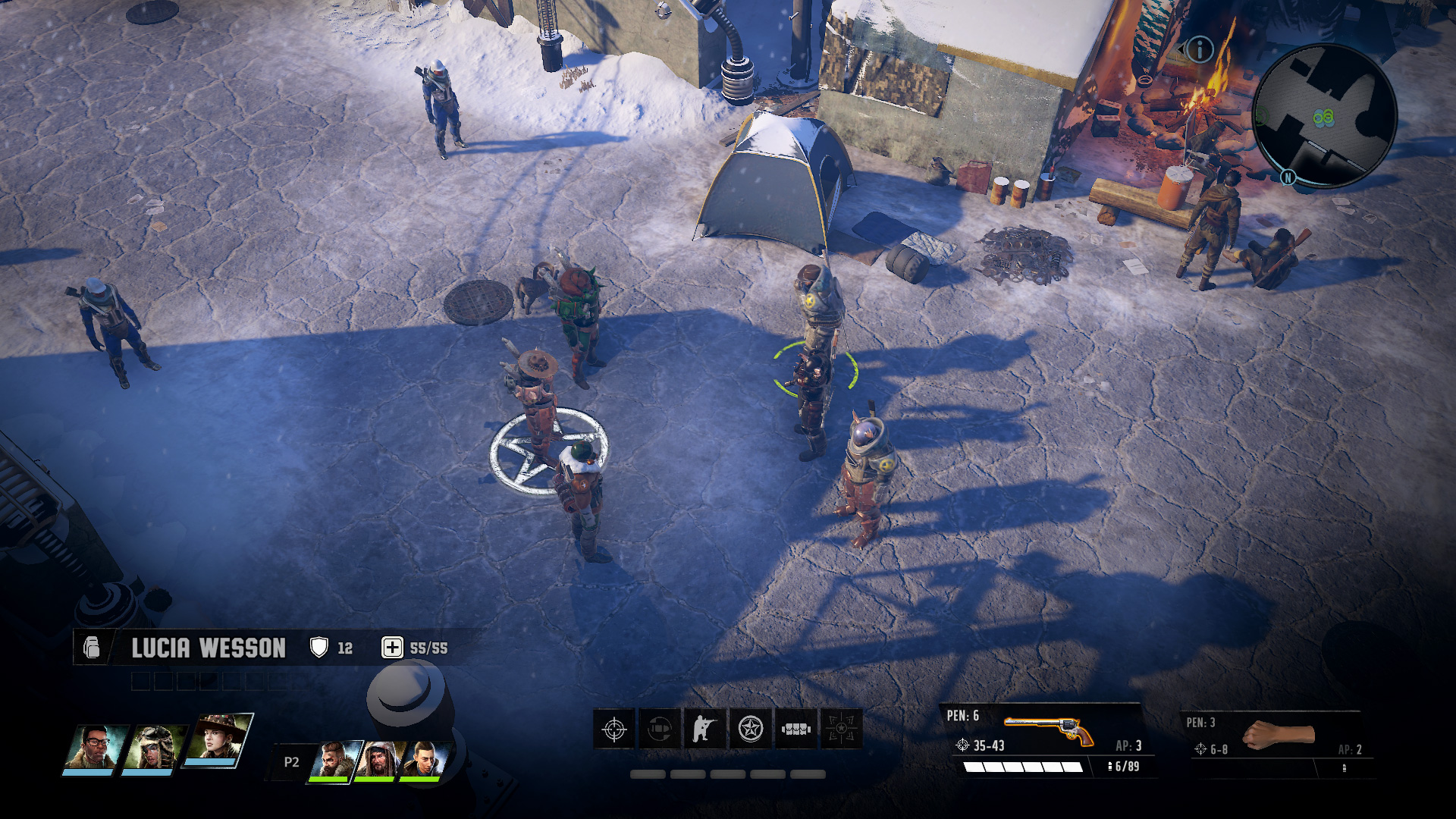Activate the crouching rifleman ambush action
1456x819 pixels.
click(705, 730)
